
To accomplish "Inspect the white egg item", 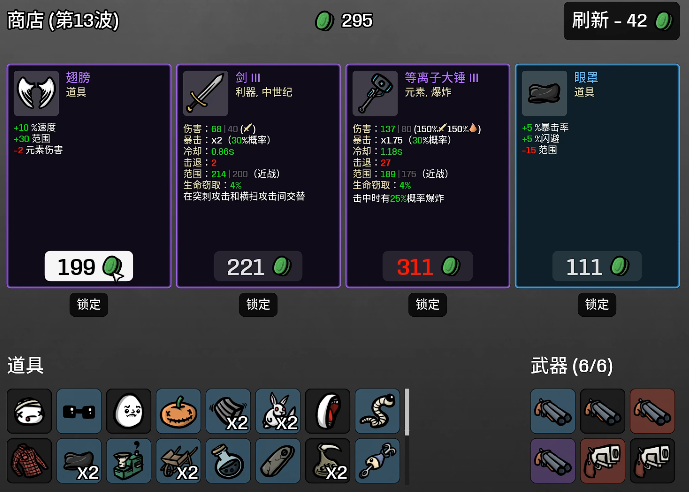I will [129, 411].
